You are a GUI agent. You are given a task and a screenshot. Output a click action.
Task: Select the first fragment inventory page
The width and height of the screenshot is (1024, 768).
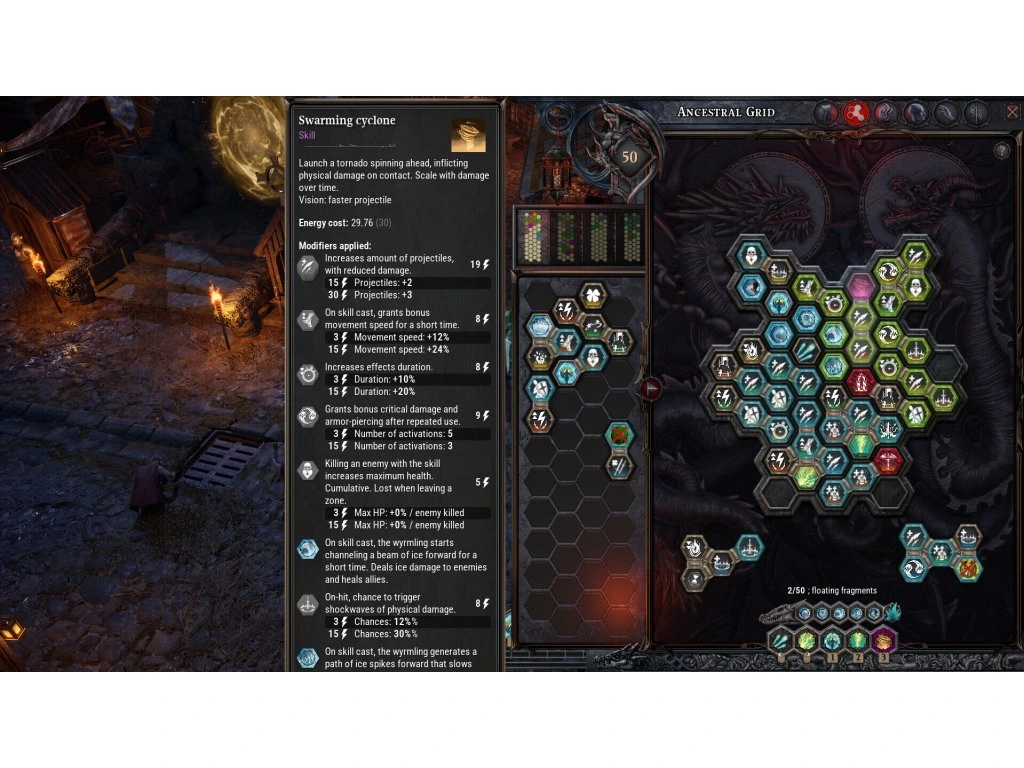[x=533, y=237]
